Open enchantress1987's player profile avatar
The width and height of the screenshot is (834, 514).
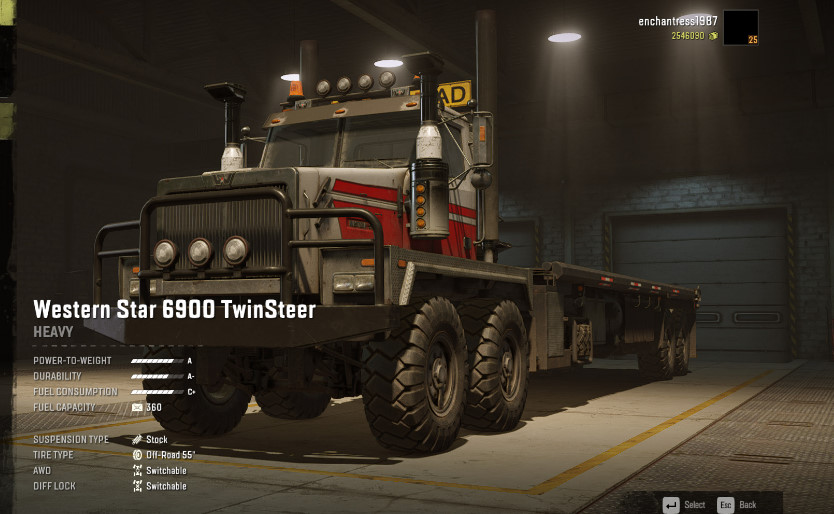point(740,27)
